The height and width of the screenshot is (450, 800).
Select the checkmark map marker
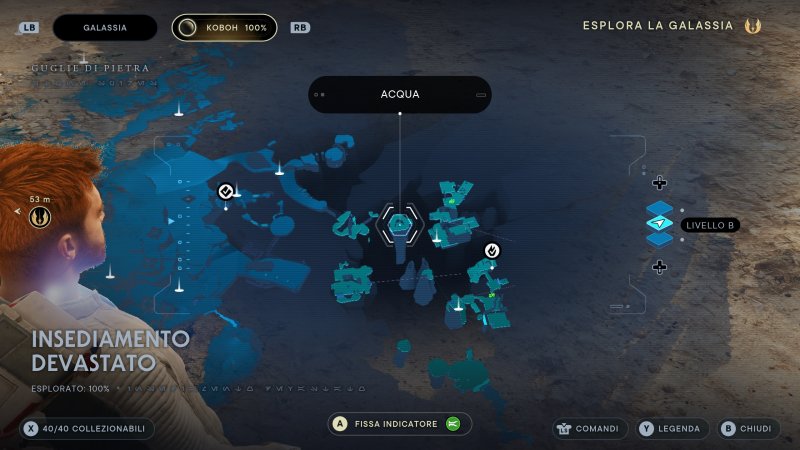tap(226, 191)
